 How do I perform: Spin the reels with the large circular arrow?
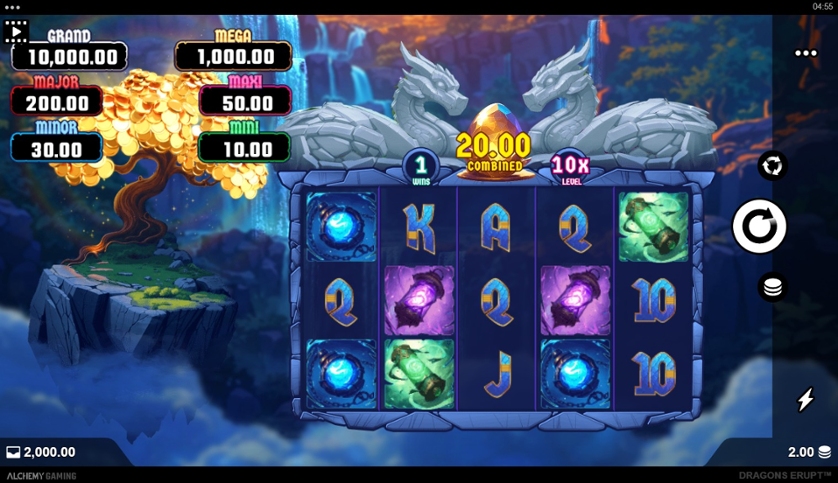click(759, 226)
